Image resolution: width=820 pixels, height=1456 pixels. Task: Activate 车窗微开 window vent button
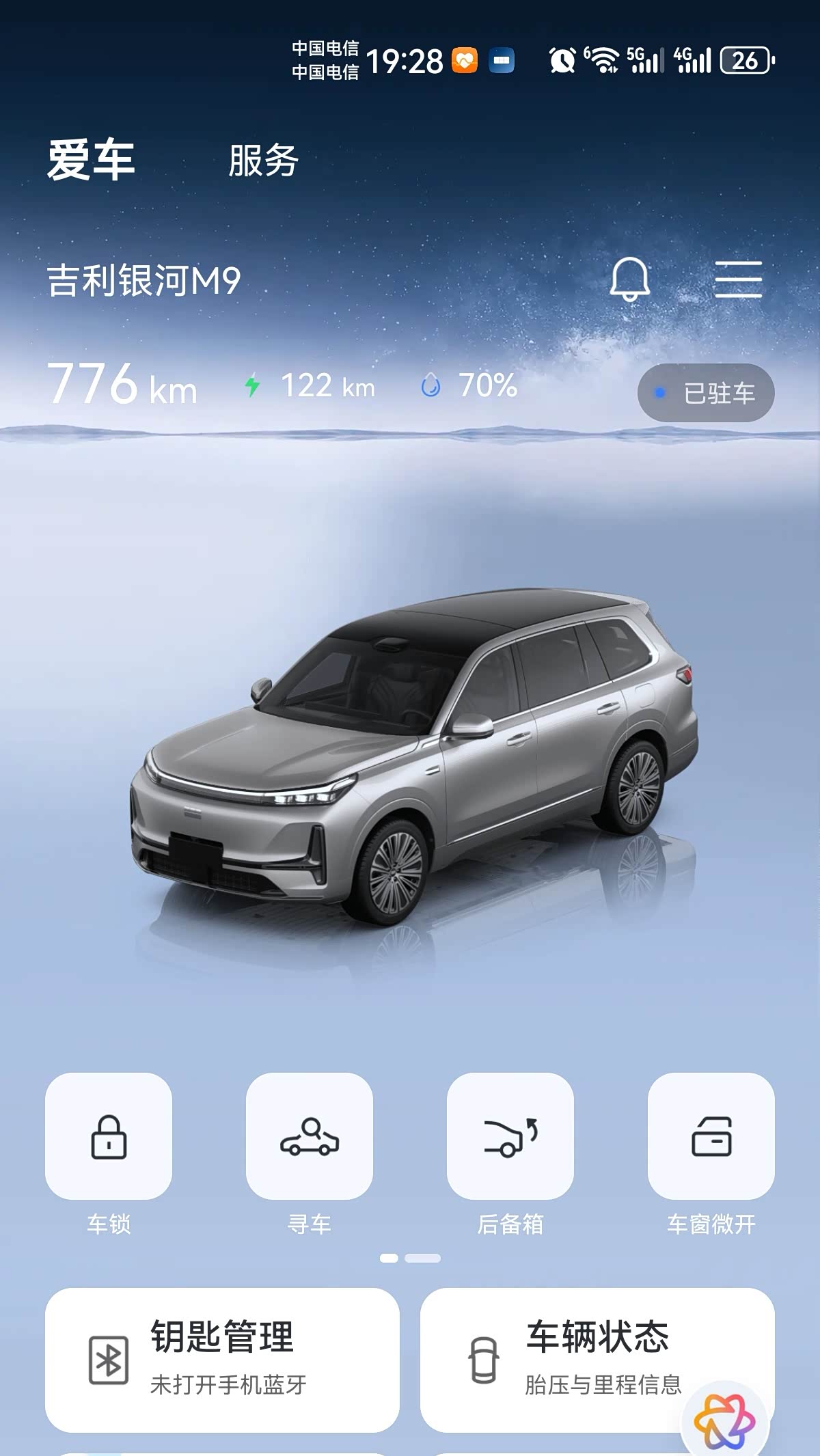pos(711,1136)
